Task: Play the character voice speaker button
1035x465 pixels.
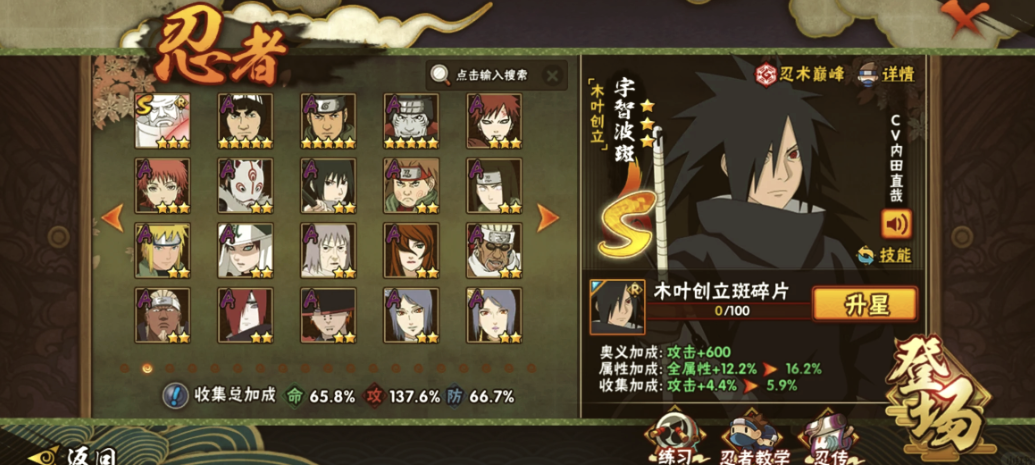Action: point(895,222)
